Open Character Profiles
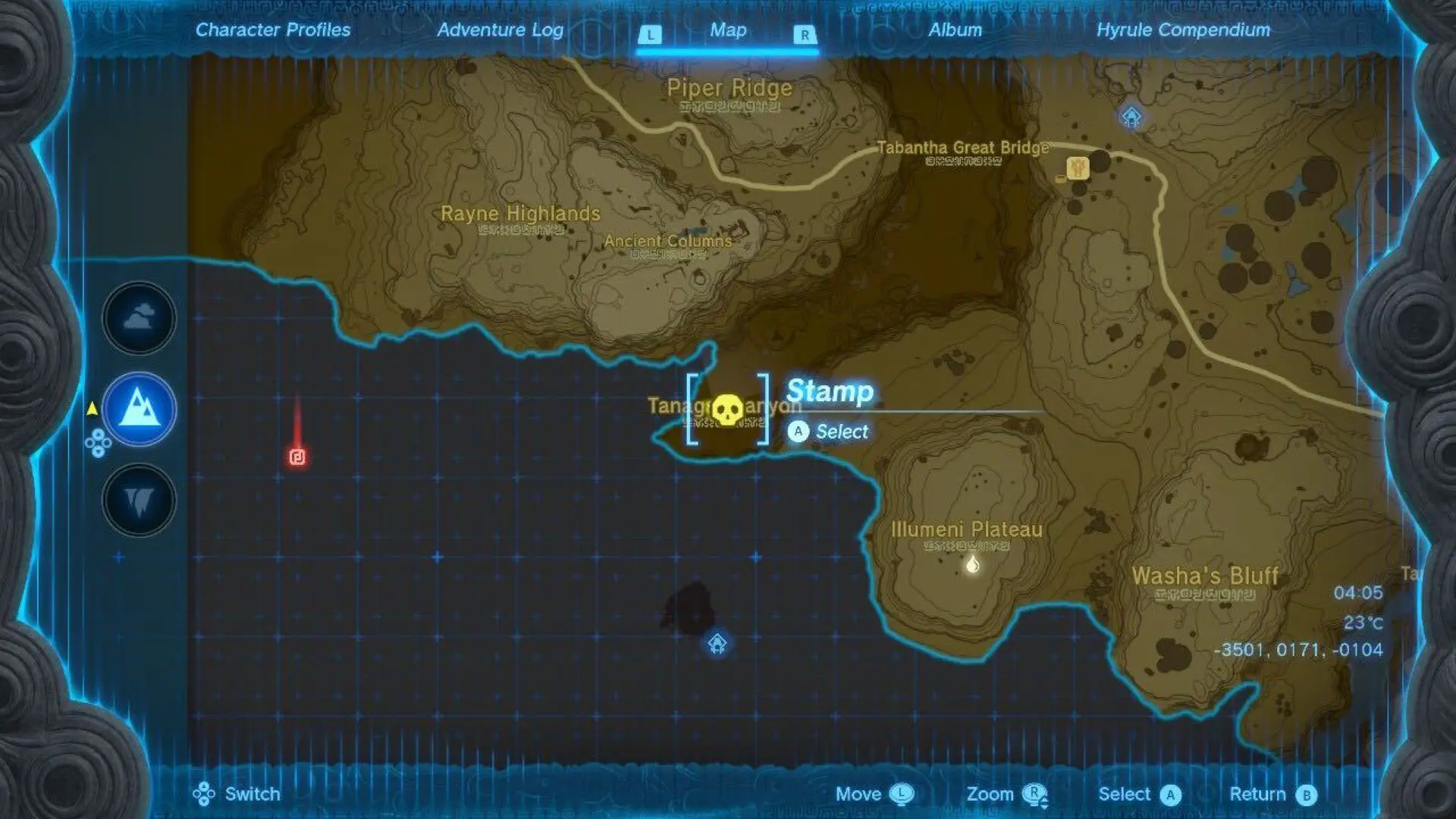This screenshot has width=1456, height=819. pos(273,30)
